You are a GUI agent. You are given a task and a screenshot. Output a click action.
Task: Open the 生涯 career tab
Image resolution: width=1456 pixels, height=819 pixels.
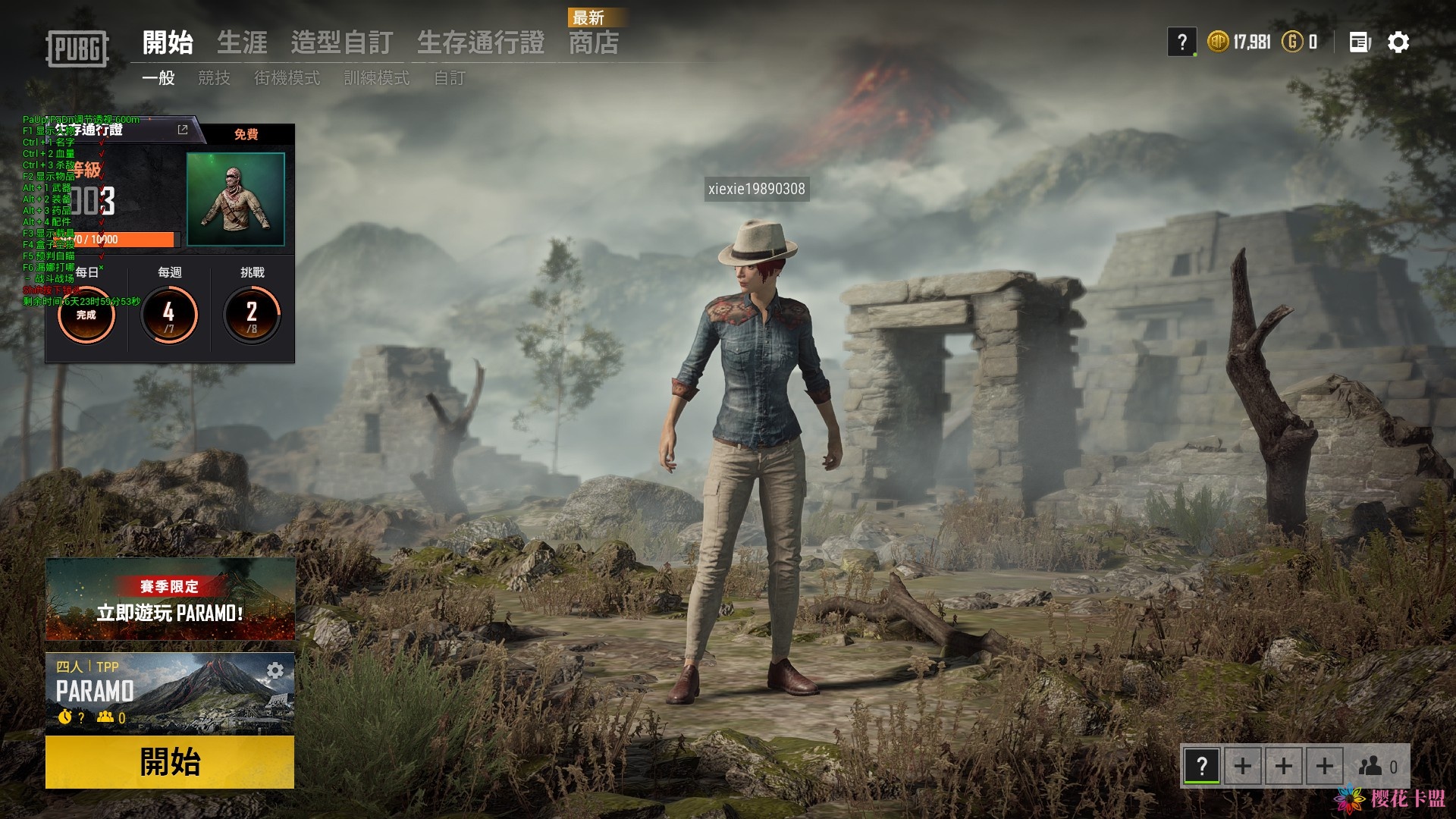click(x=242, y=42)
